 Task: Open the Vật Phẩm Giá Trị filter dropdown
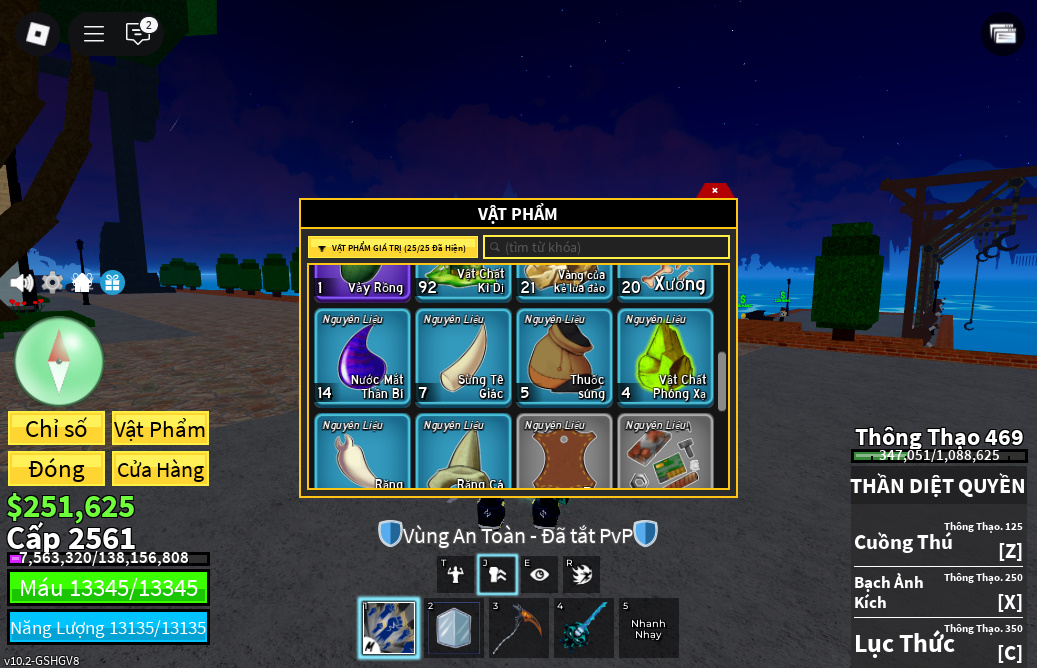[392, 248]
